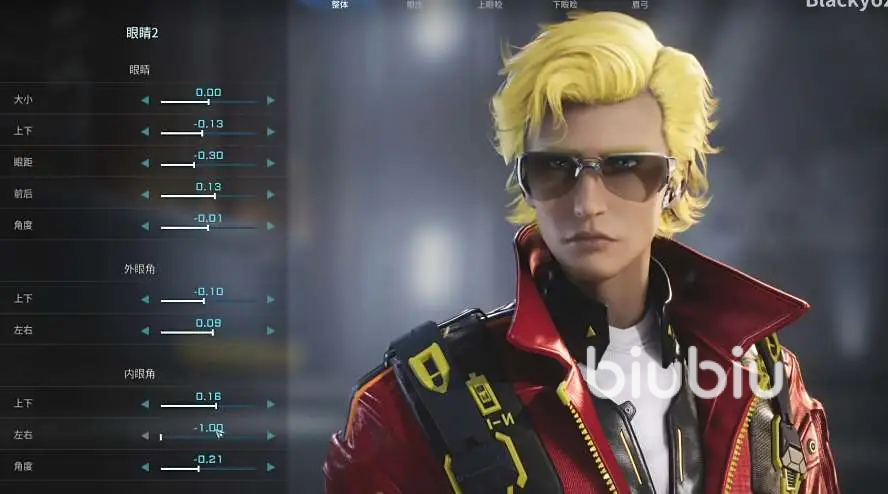Select the 下眼睑 tab
This screenshot has width=888, height=494.
565,5
